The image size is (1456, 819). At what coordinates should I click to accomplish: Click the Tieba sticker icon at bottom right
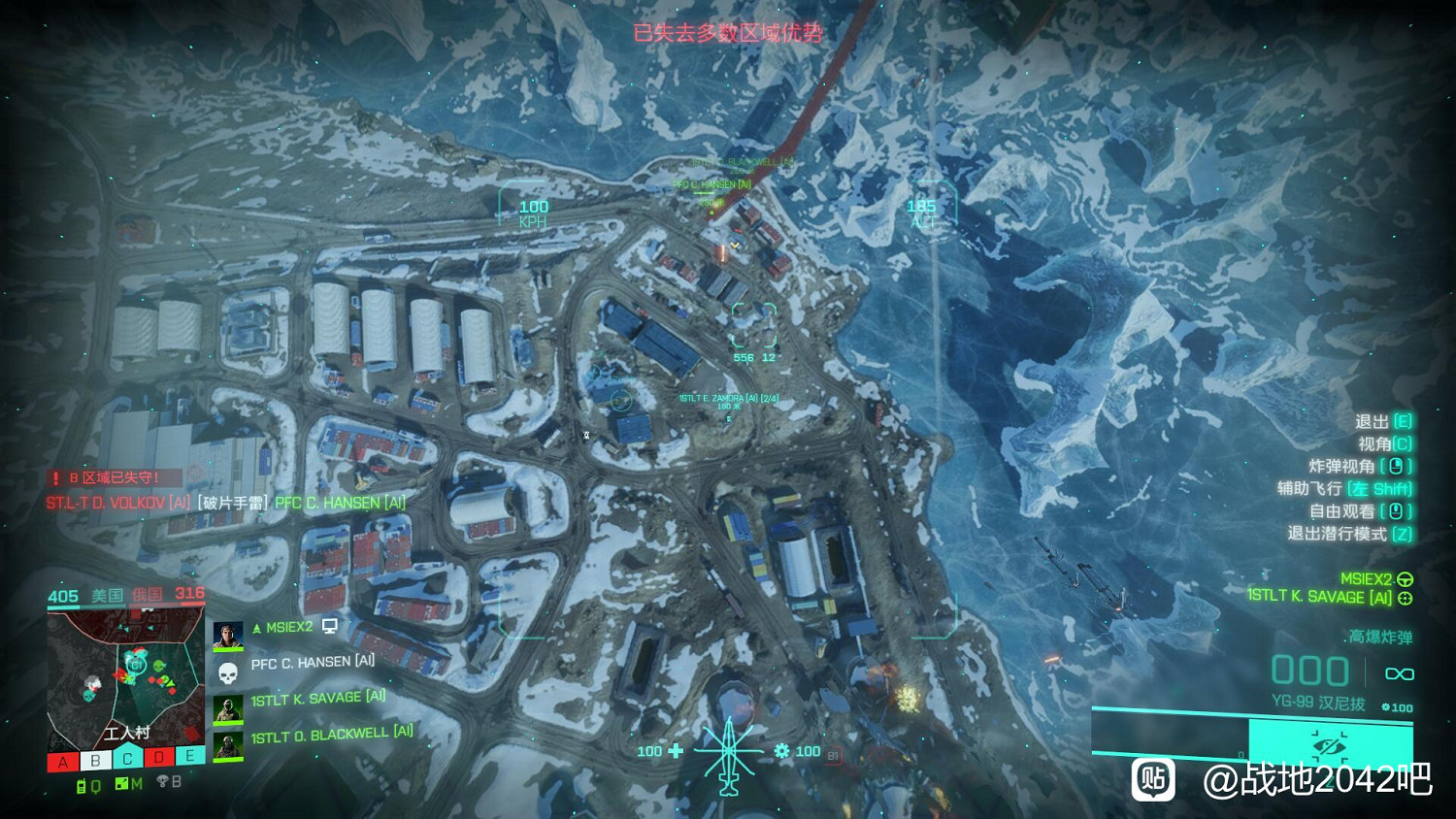(1152, 781)
